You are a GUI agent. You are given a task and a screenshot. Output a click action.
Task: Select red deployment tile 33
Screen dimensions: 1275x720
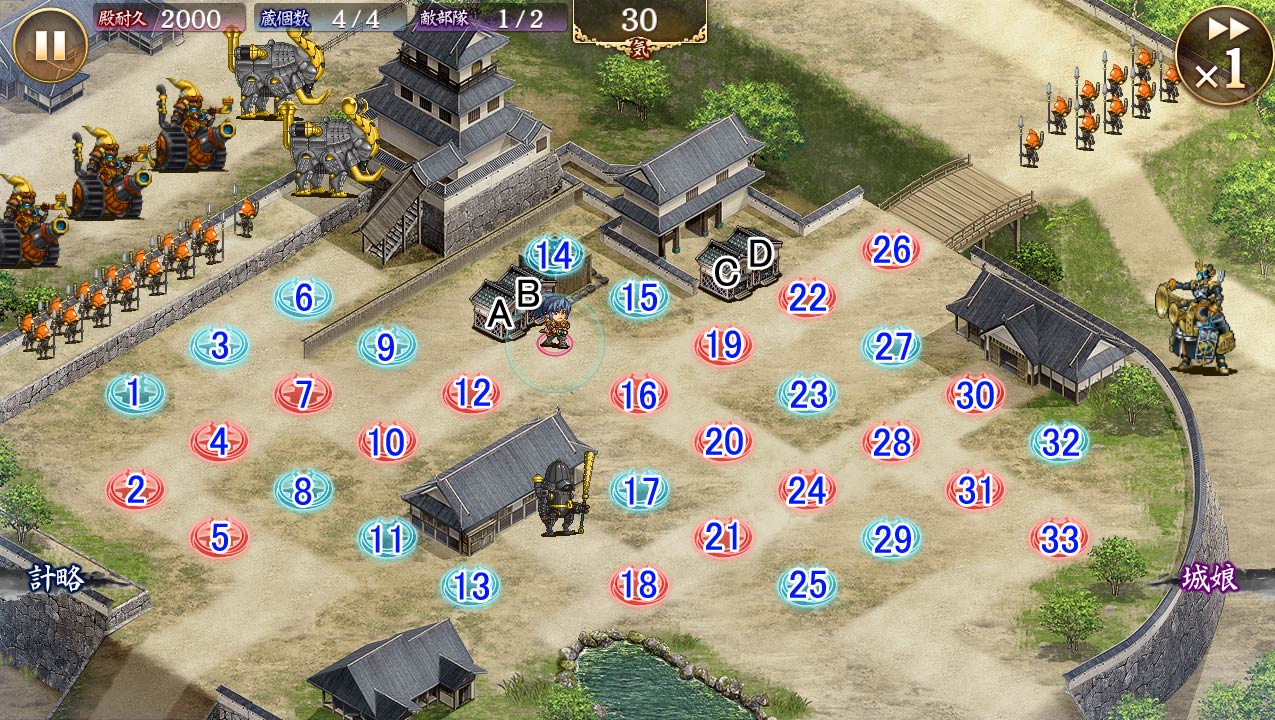[x=1059, y=539]
